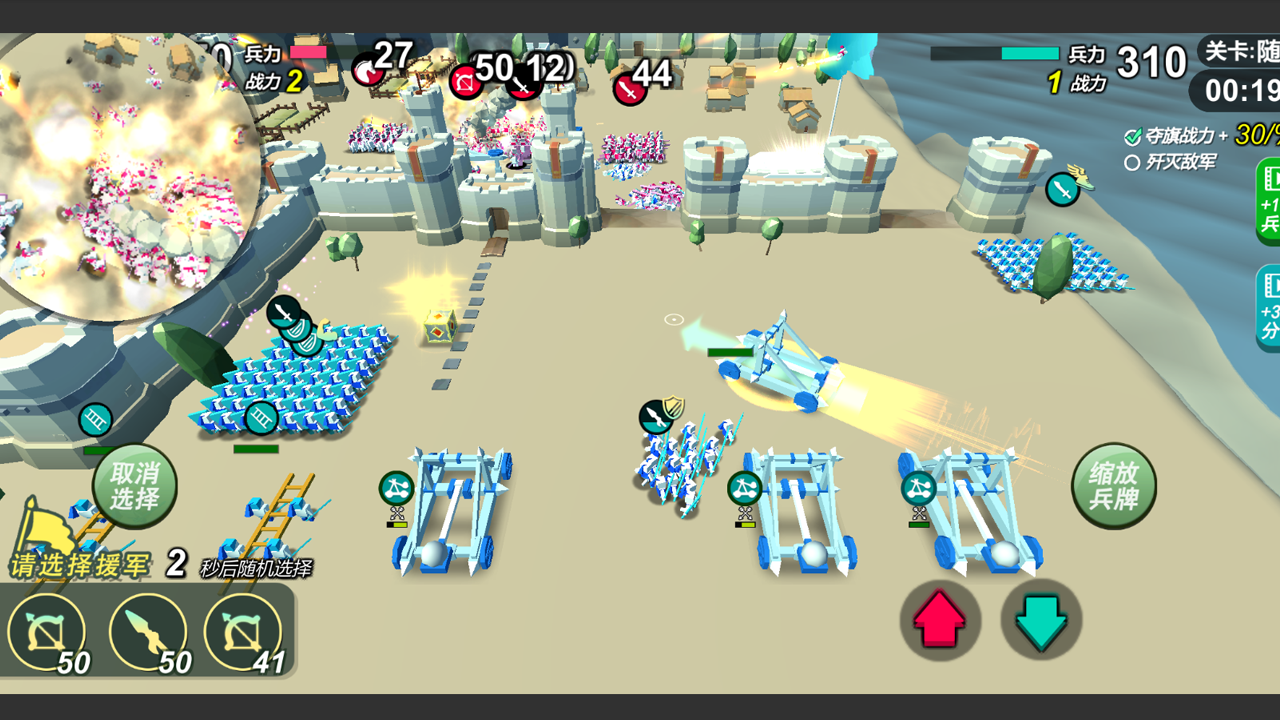
Task: Target the red enemy bow badge showing 50
Action: click(x=466, y=81)
